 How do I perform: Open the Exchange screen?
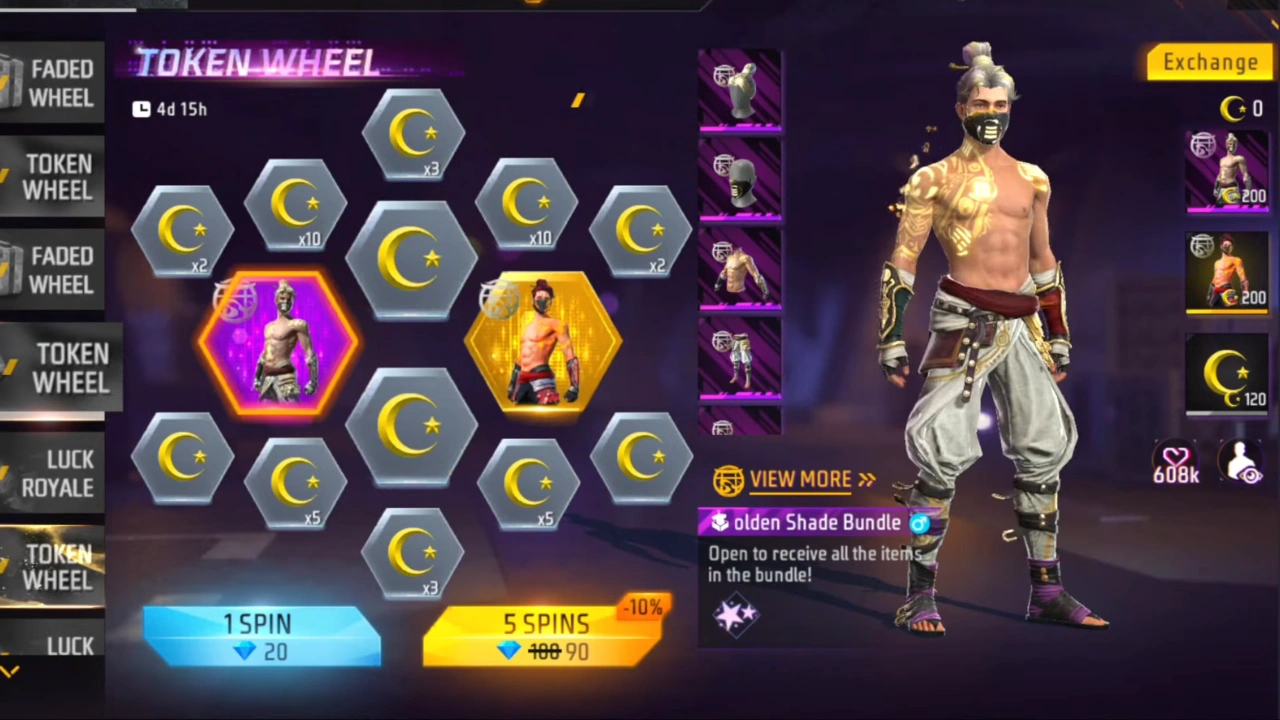(1210, 62)
